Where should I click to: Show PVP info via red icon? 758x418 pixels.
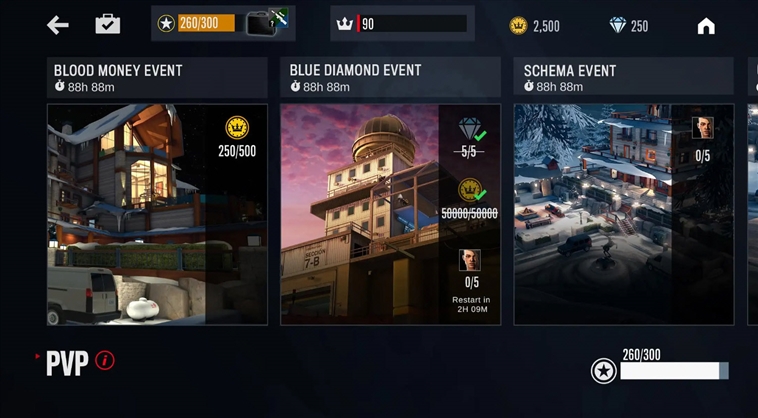coord(105,360)
